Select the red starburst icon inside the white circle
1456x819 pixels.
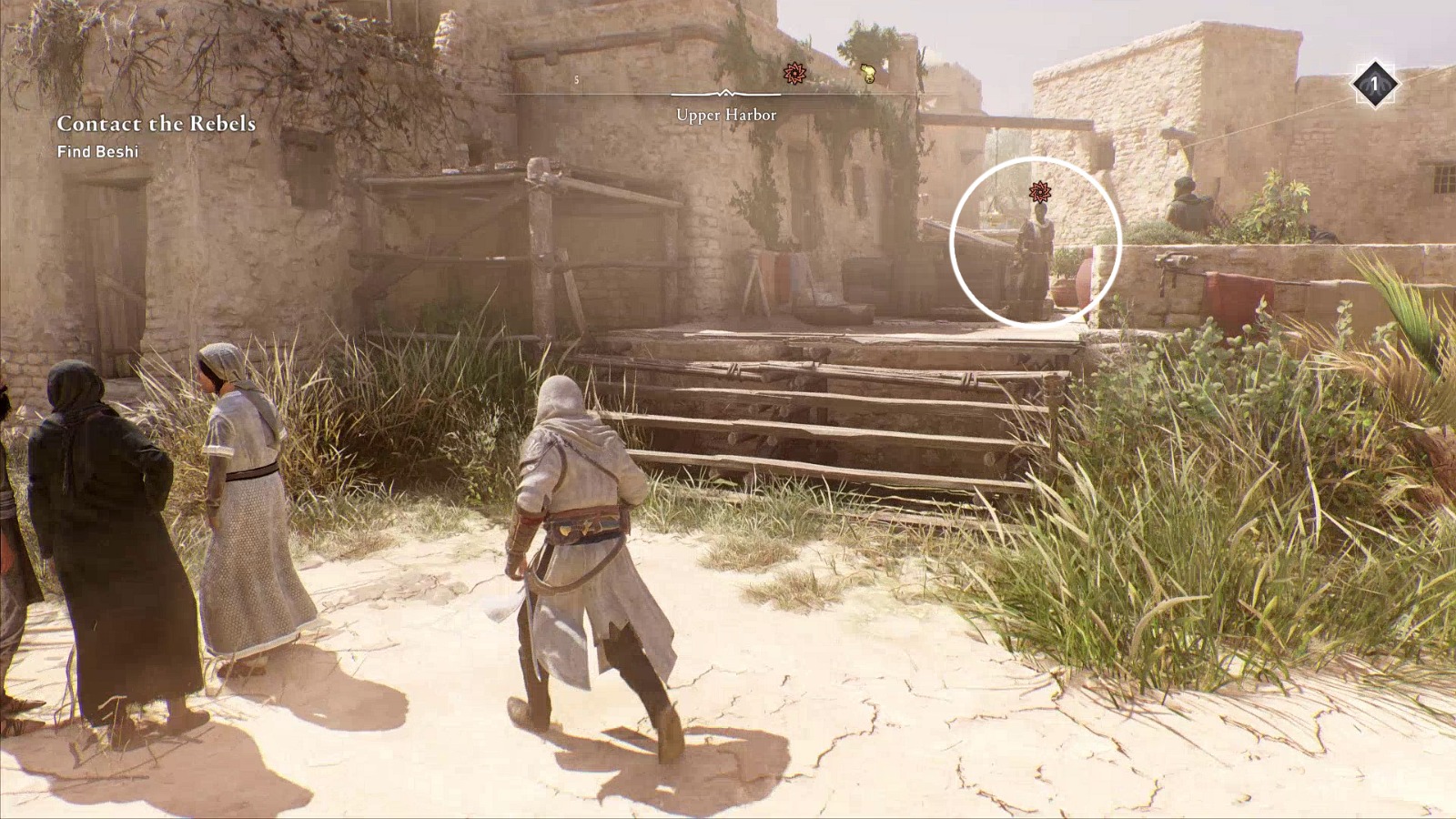1040,193
